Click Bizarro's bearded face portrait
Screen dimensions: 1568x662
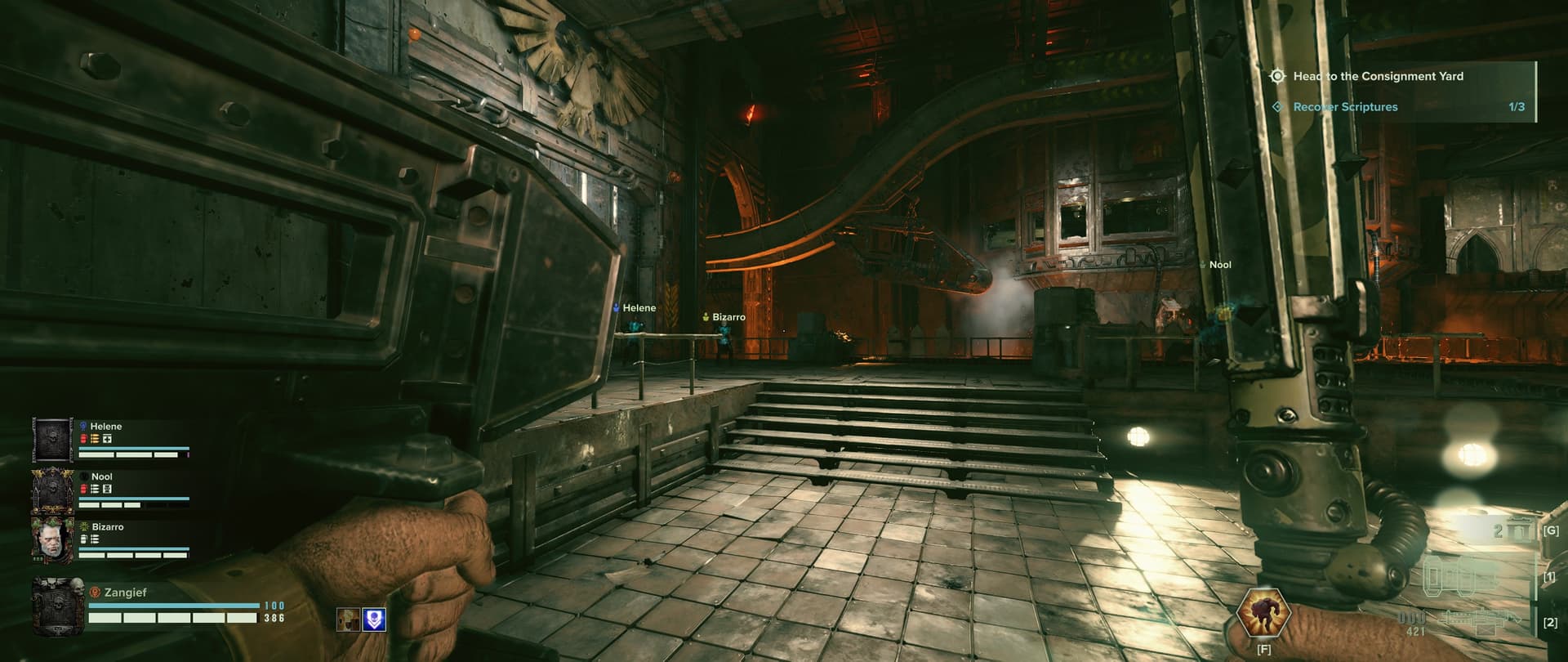coord(53,539)
